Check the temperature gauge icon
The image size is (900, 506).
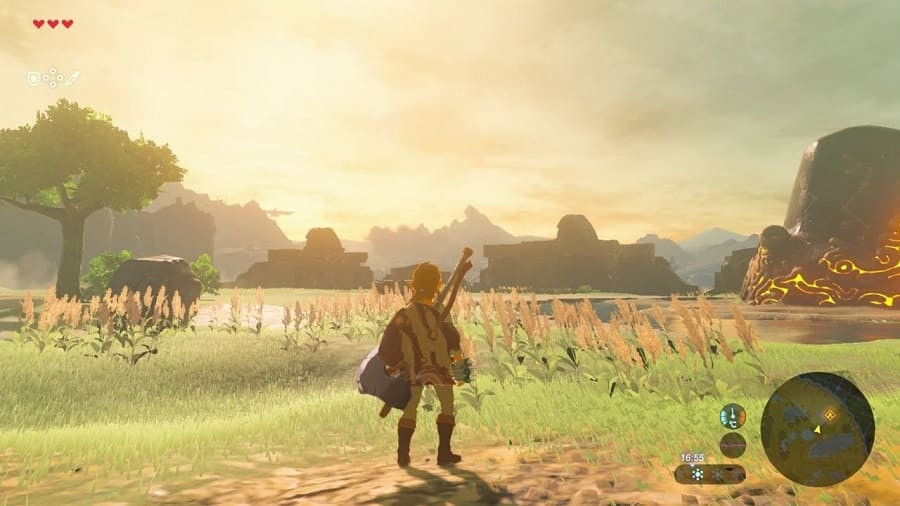tap(733, 416)
